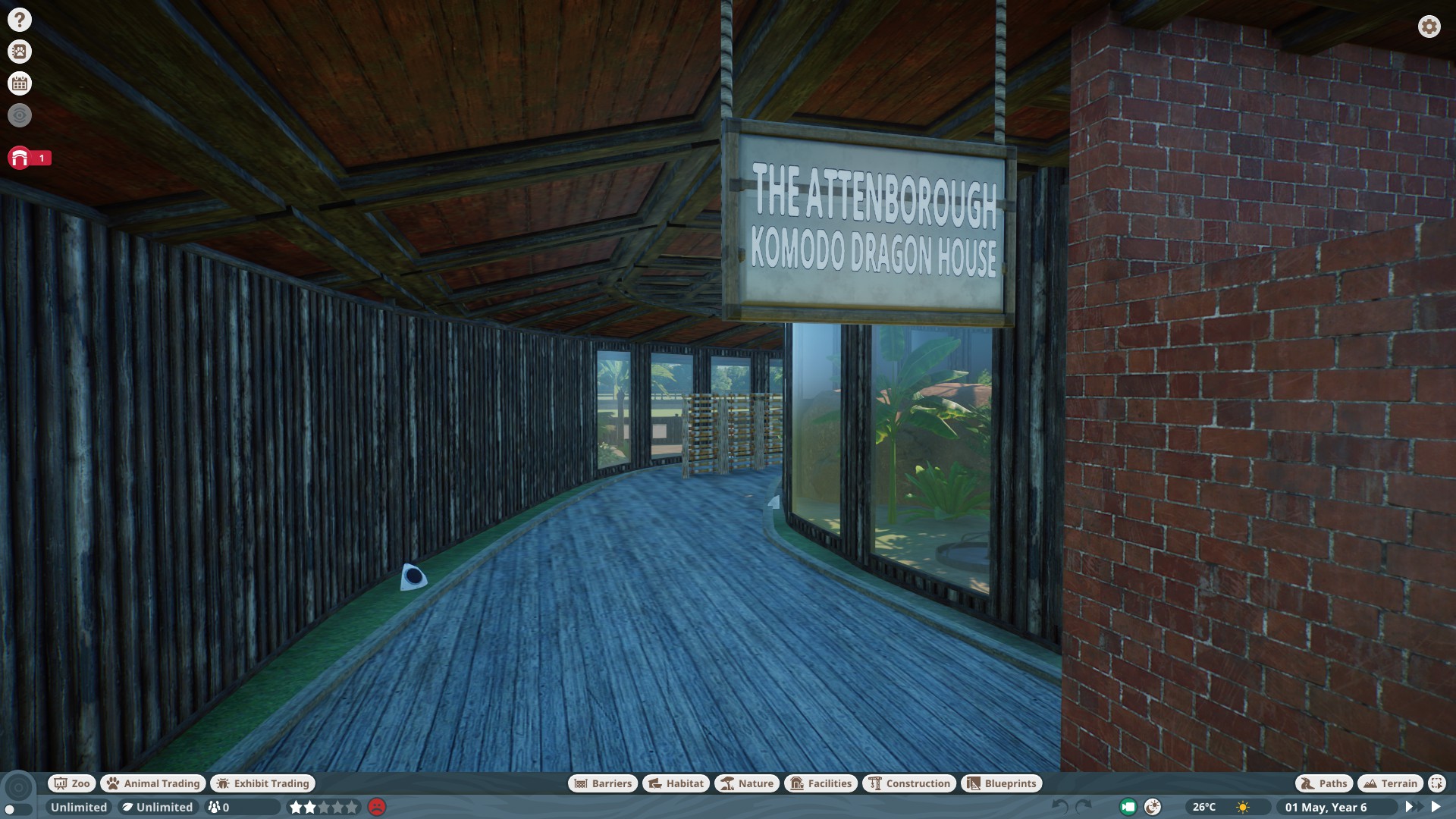1456x819 pixels.
Task: Open the Nature placement tools
Action: (x=748, y=783)
